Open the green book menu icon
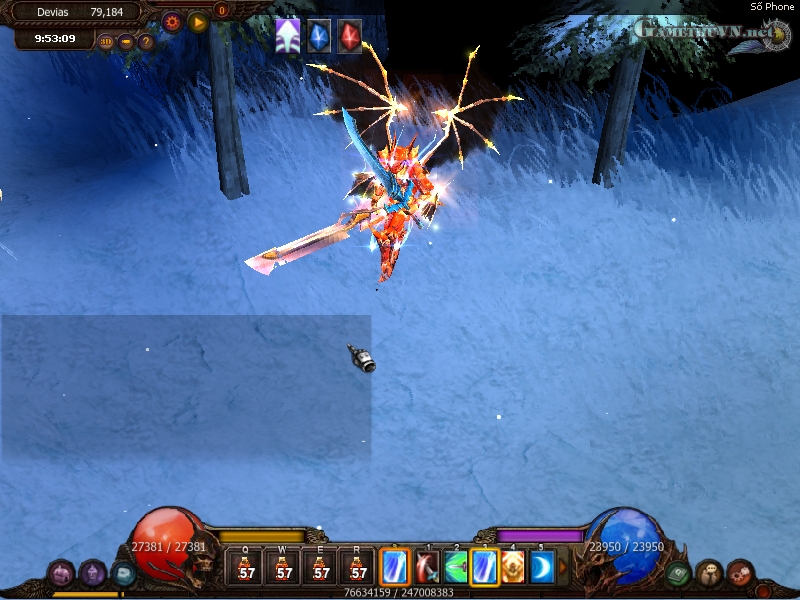800x600 pixels. click(678, 574)
